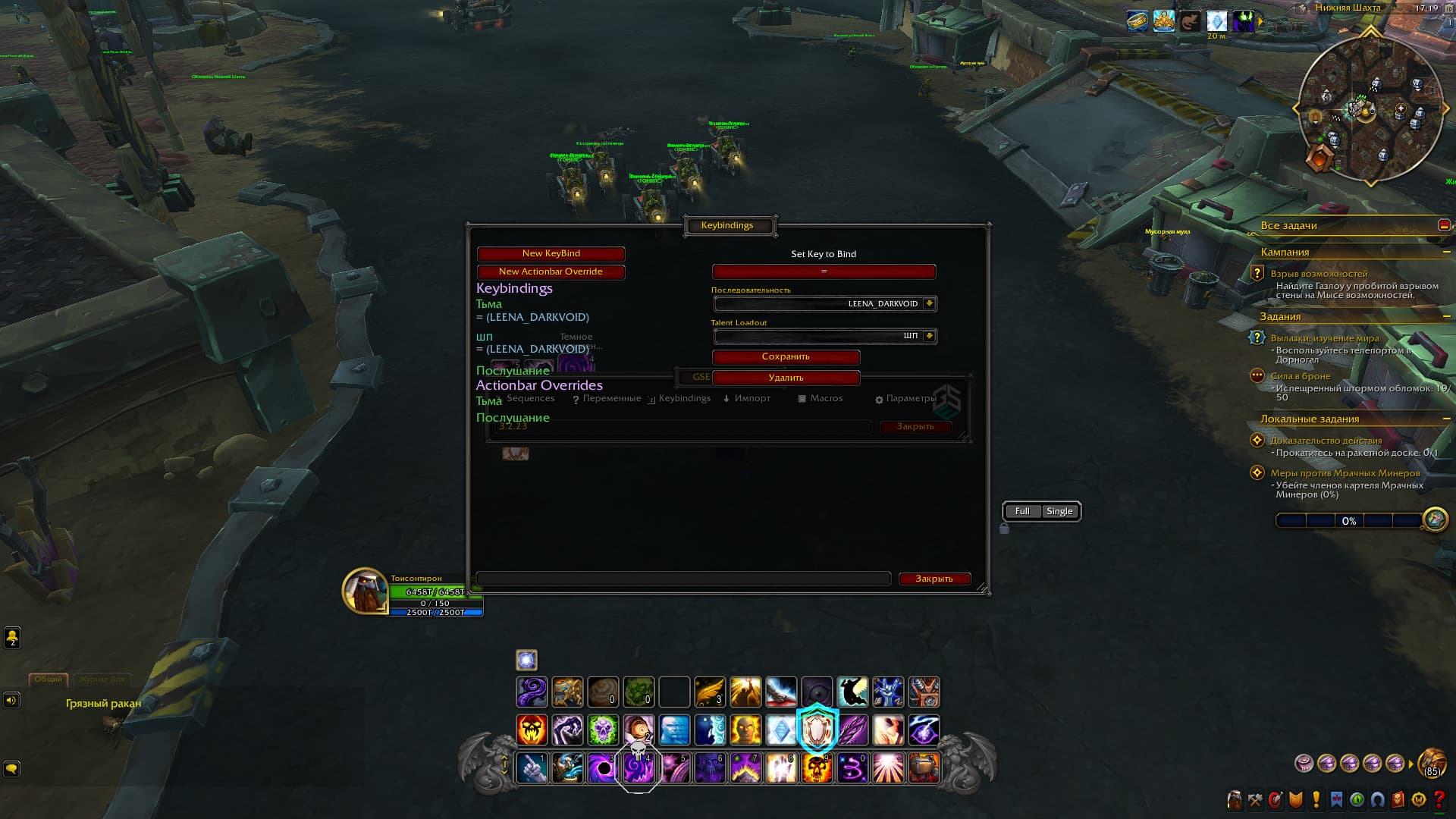The height and width of the screenshot is (819, 1456).
Task: Close the Keybindings window with bottom Закрыть
Action: tap(934, 579)
